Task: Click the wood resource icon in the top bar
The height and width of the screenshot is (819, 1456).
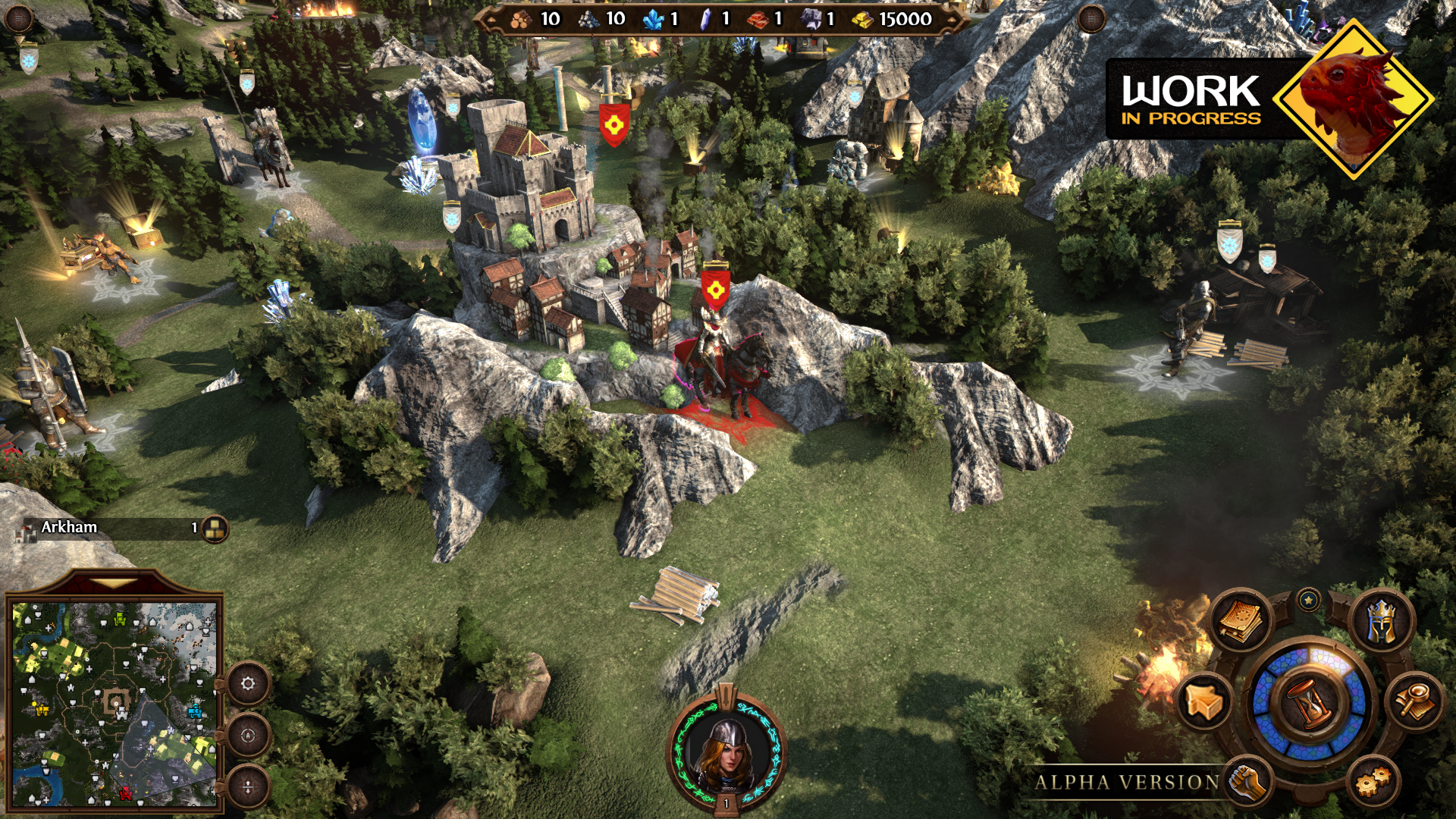Action: coord(520,19)
